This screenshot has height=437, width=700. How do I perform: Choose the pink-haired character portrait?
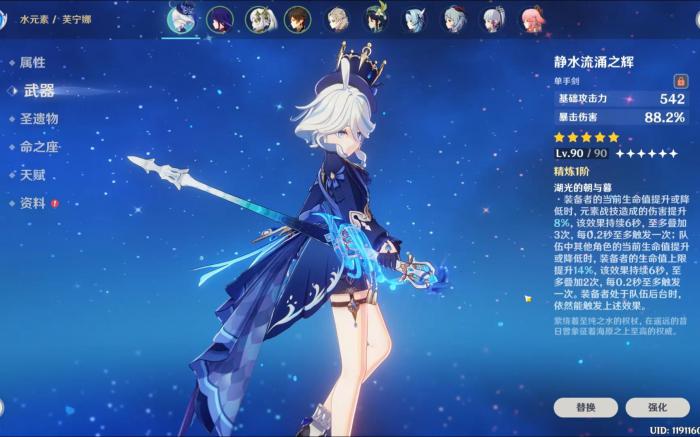tap(531, 19)
